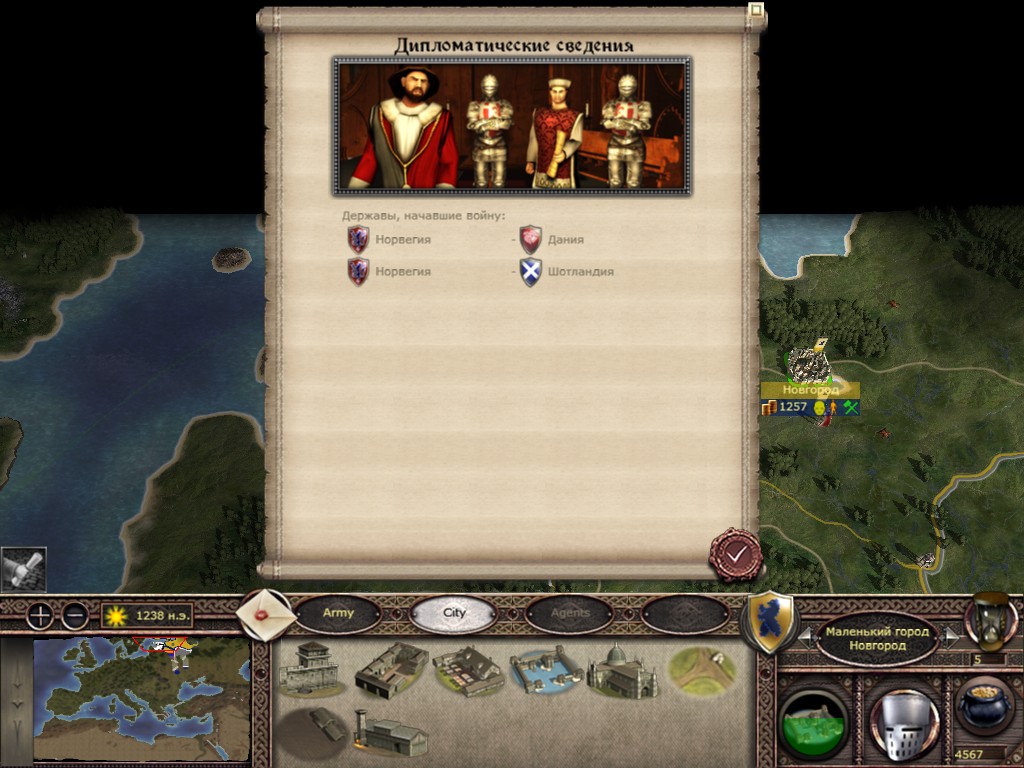This screenshot has height=768, width=1024.
Task: Switch to the Army tab
Action: tap(338, 613)
